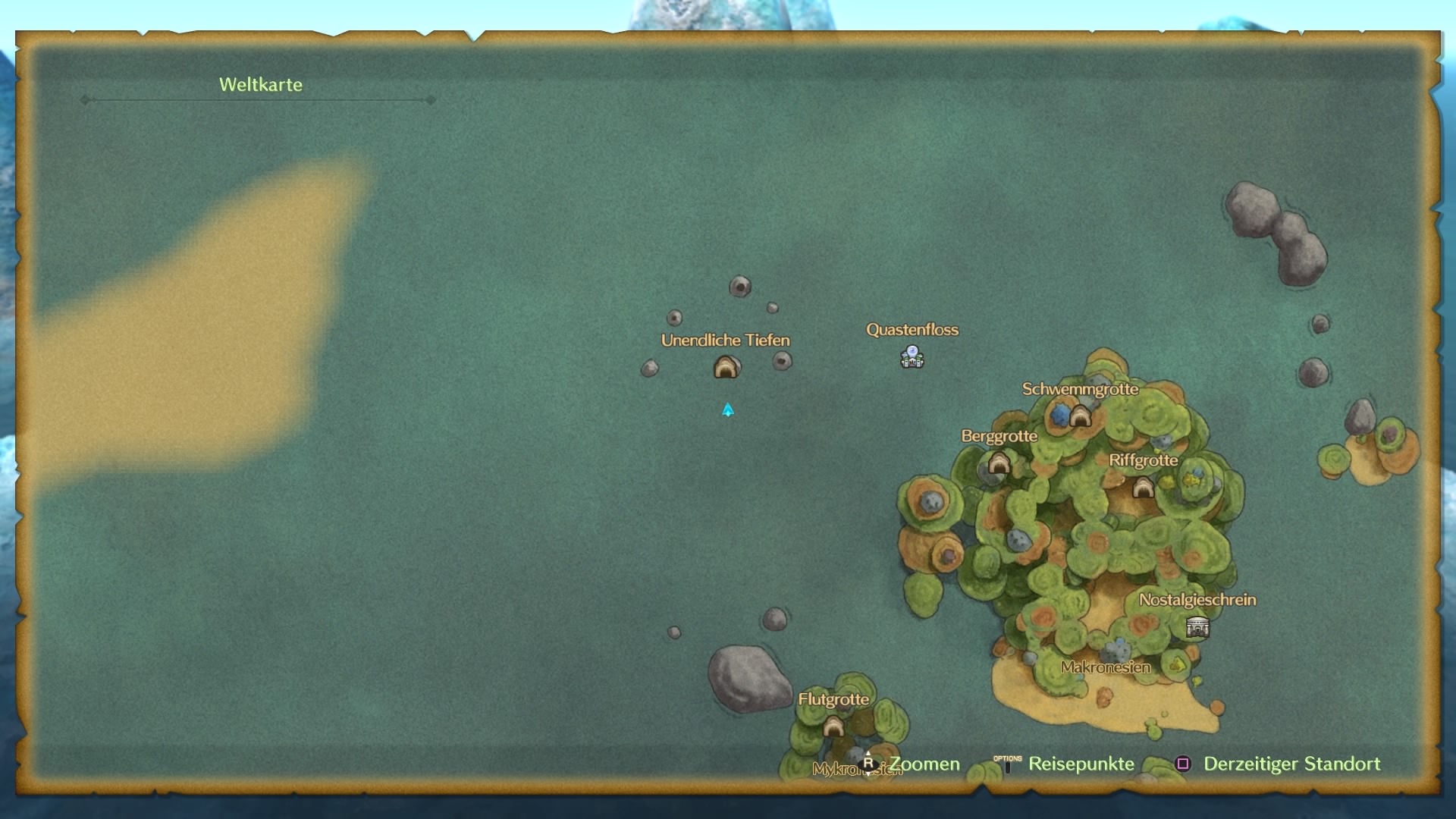Screen dimensions: 1456x819
Task: Select the Schwemmgrotte cave marker
Action: [x=1080, y=416]
